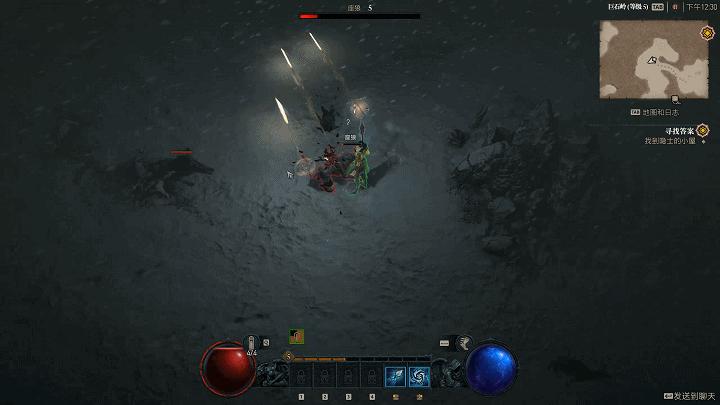The height and width of the screenshot is (405, 720).
Task: Open the 发送到聊天 chat prompt
Action: click(x=690, y=396)
